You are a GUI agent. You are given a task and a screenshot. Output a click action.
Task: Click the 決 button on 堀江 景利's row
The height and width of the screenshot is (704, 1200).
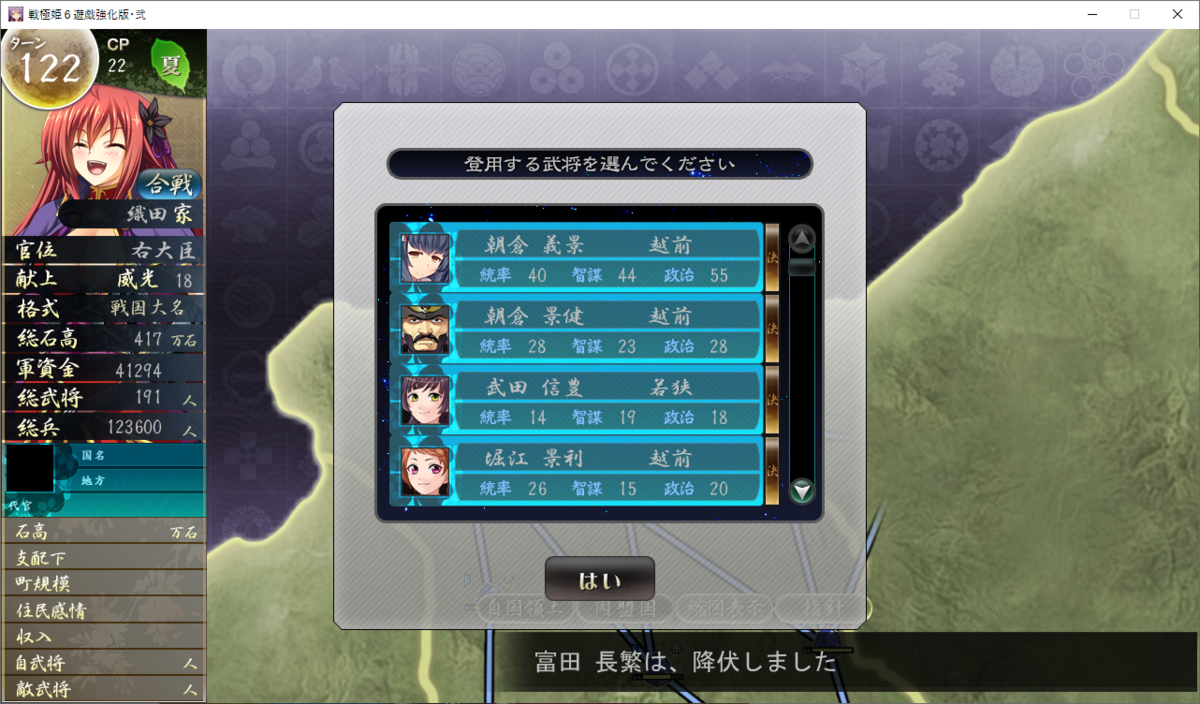click(772, 471)
